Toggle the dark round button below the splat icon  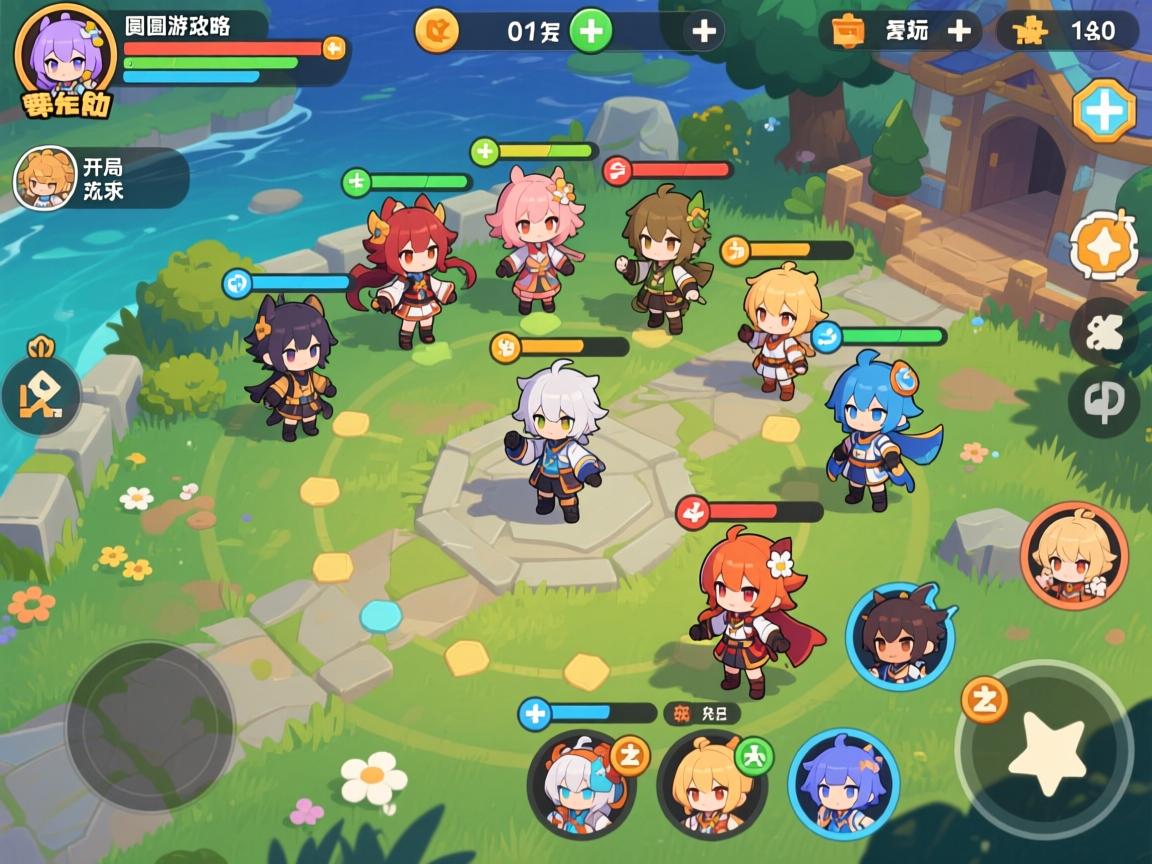point(1104,402)
